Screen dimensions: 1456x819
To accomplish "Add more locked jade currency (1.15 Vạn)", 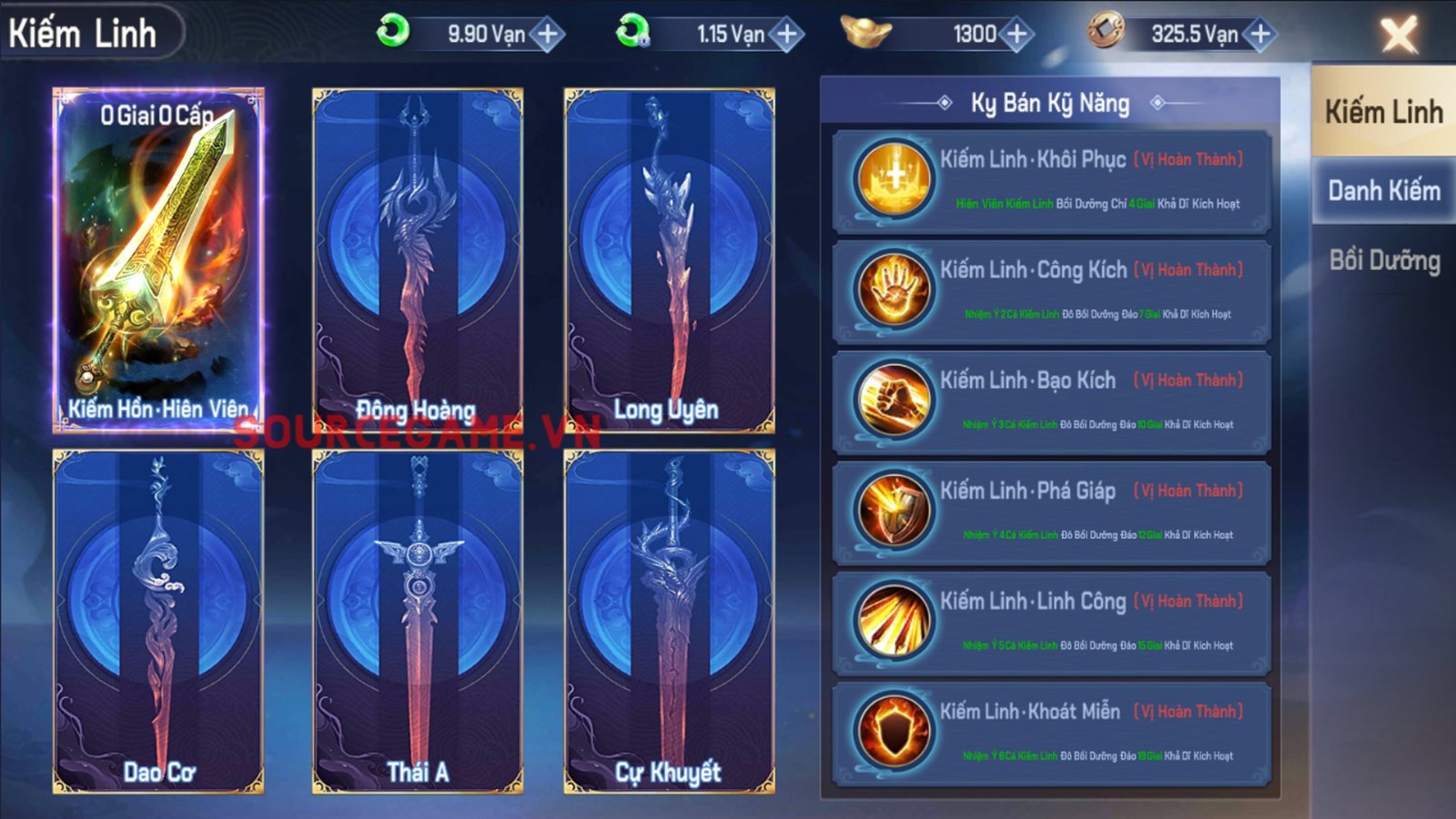I will point(787,35).
